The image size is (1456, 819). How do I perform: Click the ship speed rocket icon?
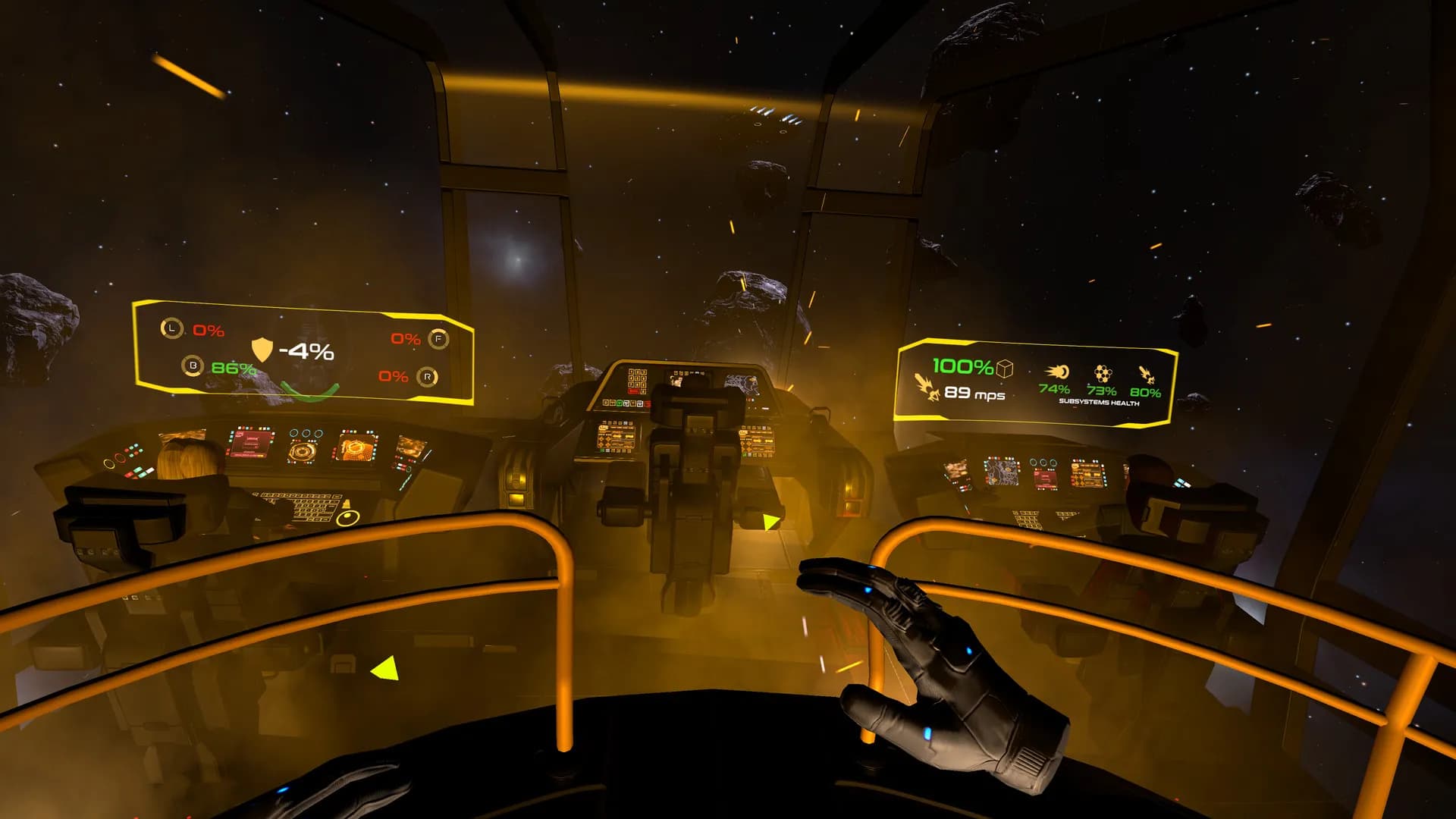[927, 387]
